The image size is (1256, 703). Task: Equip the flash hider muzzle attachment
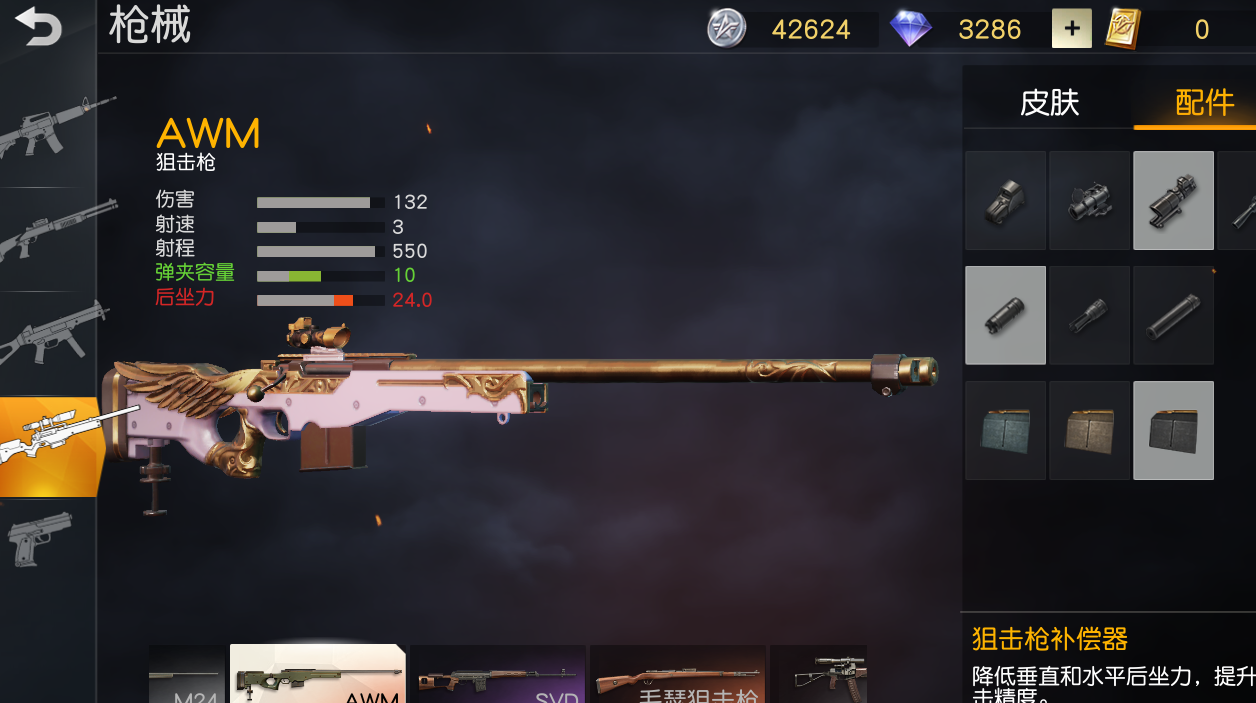point(1089,315)
